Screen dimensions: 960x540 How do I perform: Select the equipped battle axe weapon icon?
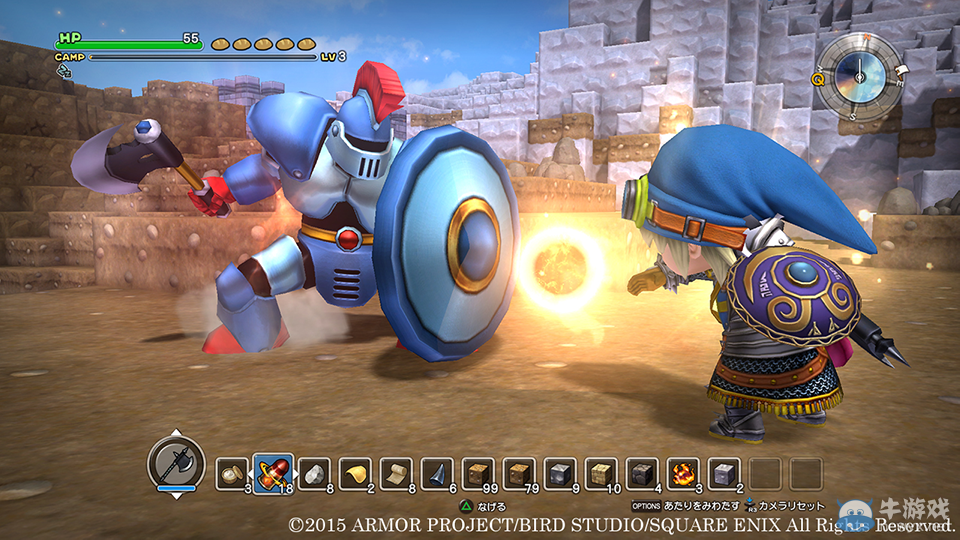(x=176, y=464)
